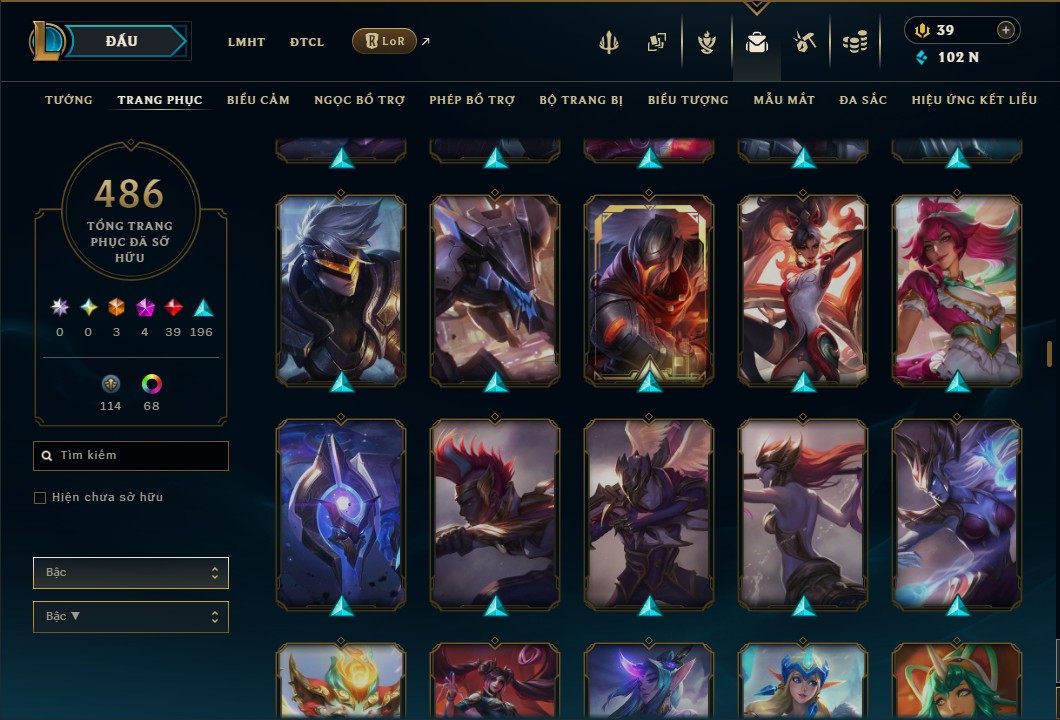
Task: Open the BIỂU CẢM tab
Action: click(258, 100)
